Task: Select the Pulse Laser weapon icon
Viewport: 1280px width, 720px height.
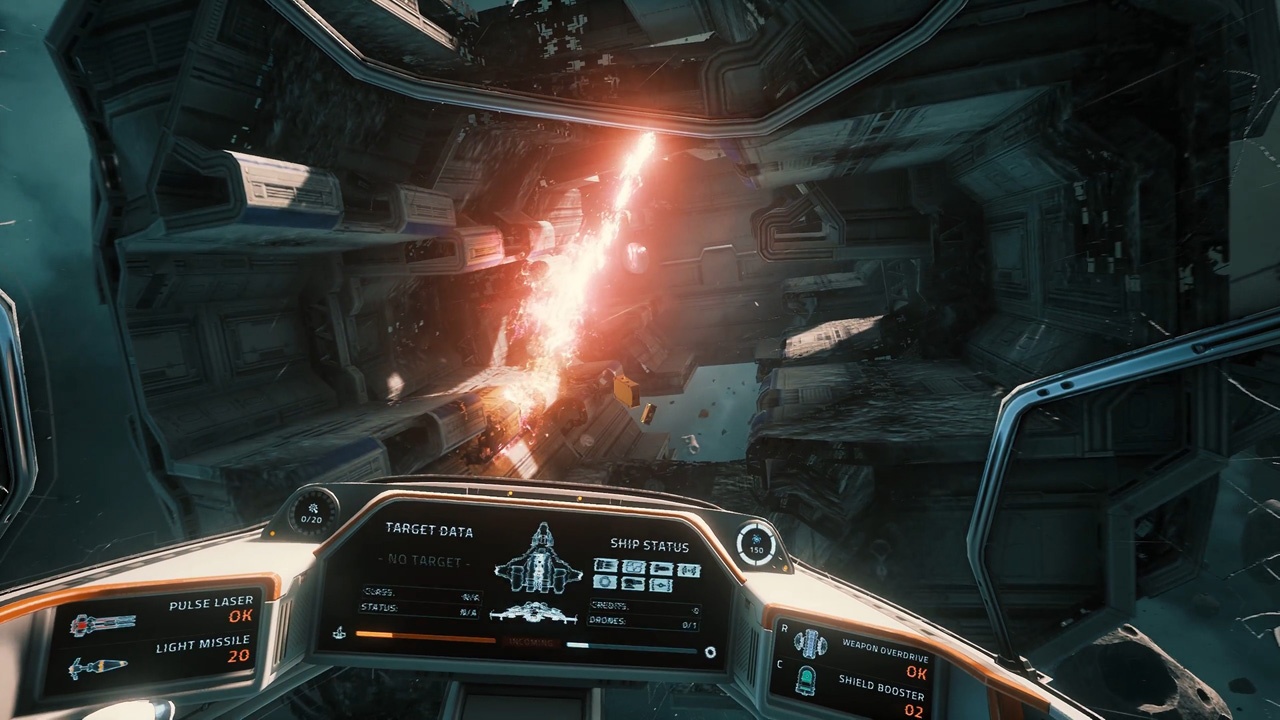Action: pyautogui.click(x=102, y=625)
